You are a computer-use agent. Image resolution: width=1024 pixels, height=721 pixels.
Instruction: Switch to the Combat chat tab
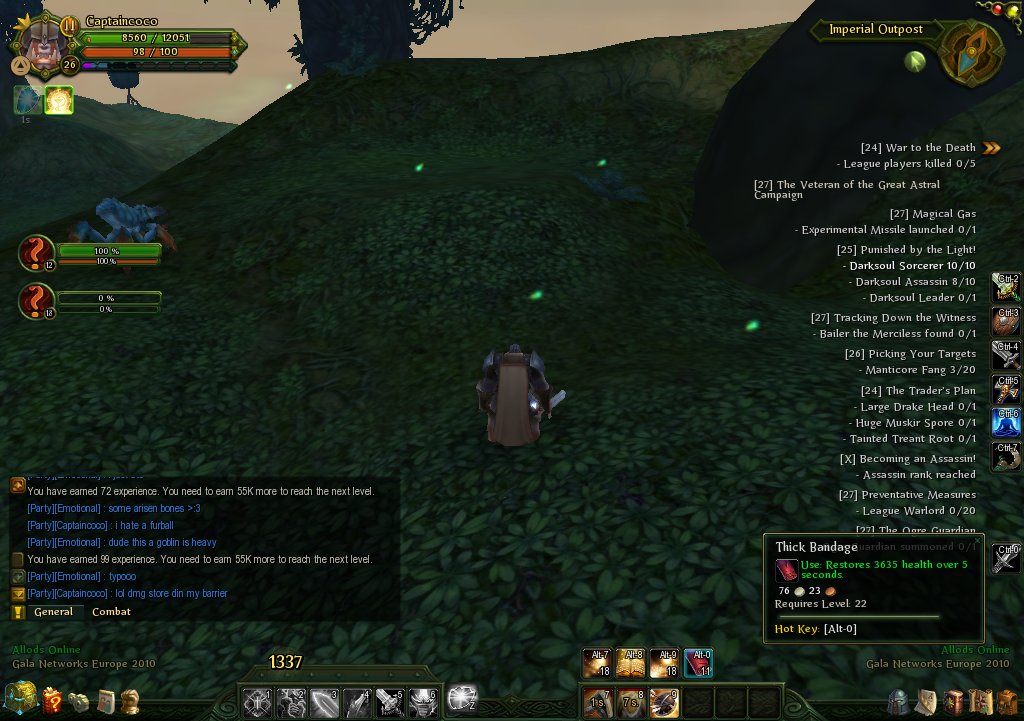(111, 612)
